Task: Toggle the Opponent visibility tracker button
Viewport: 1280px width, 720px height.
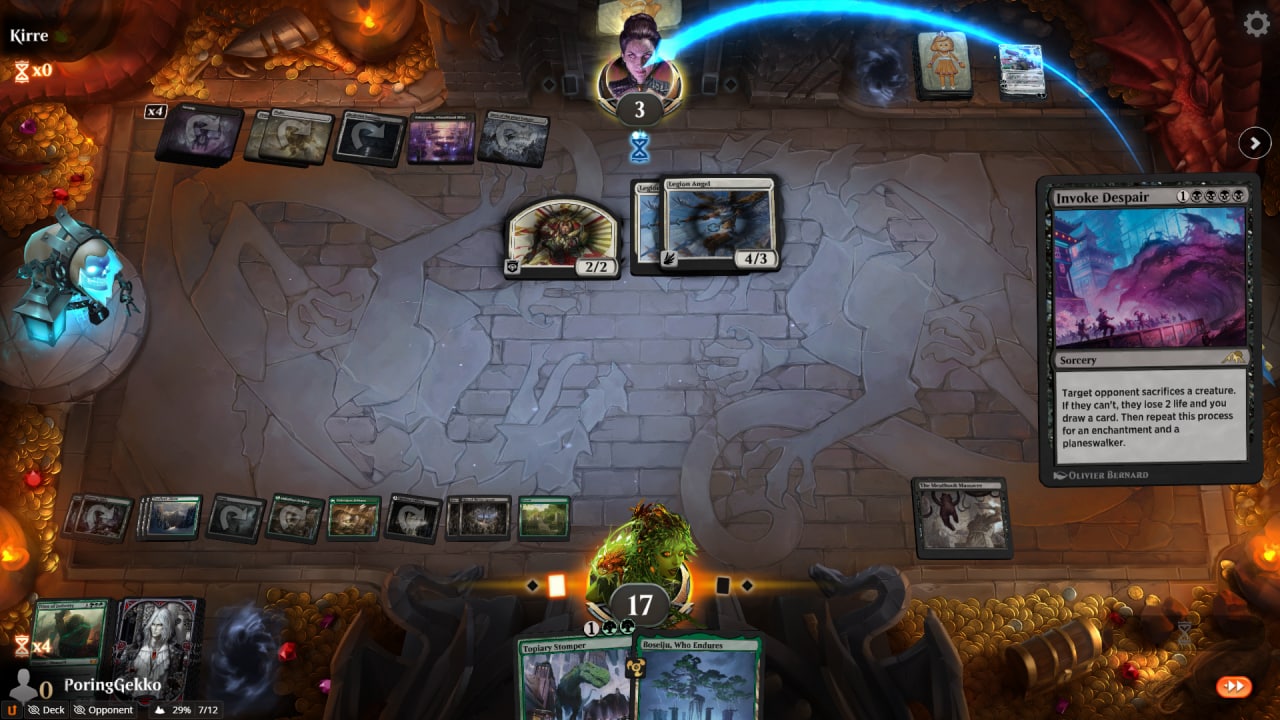Action: [x=103, y=710]
